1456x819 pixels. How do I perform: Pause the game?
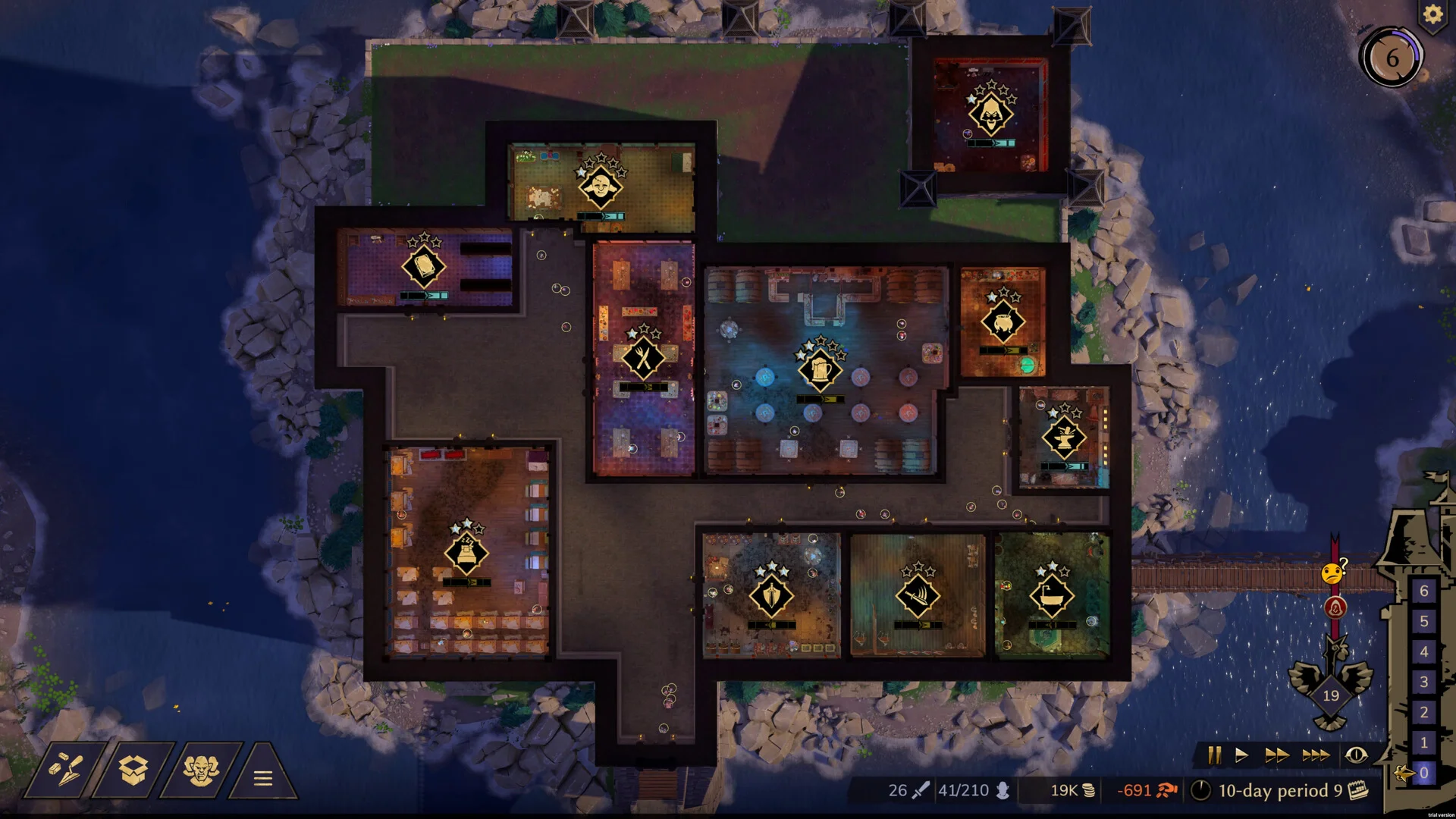point(1214,755)
